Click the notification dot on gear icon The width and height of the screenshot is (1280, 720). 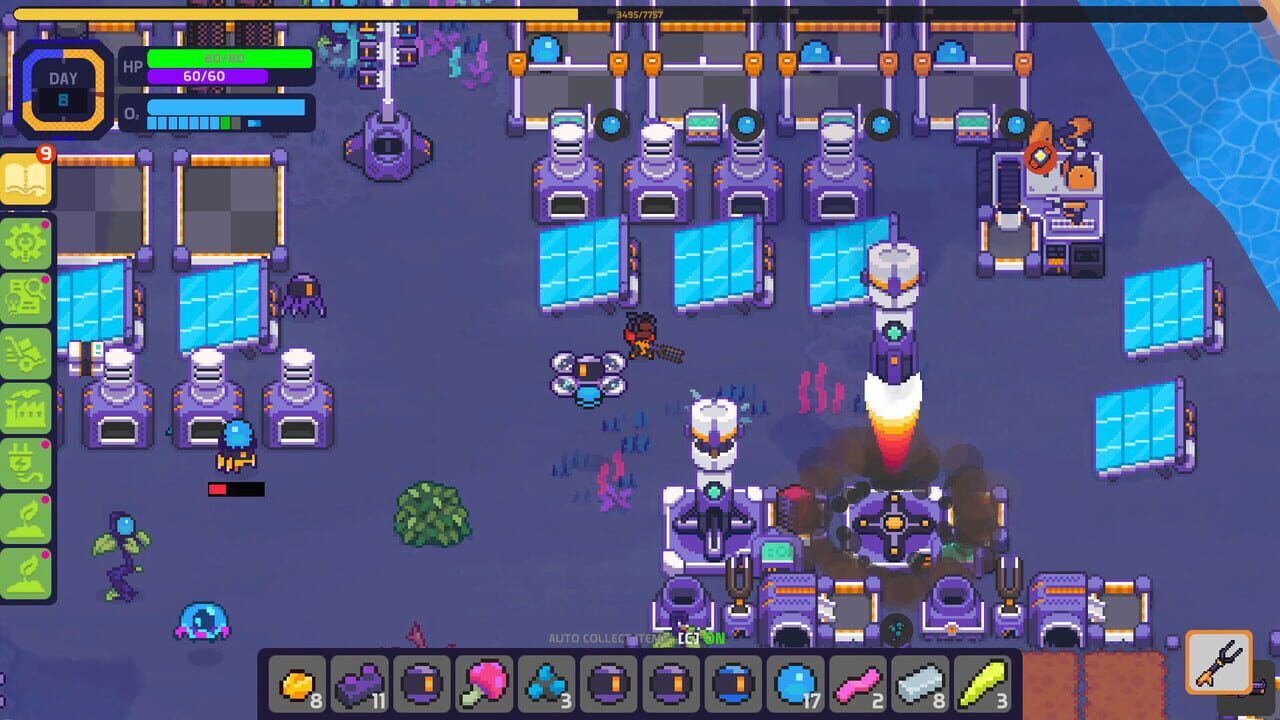(44, 224)
